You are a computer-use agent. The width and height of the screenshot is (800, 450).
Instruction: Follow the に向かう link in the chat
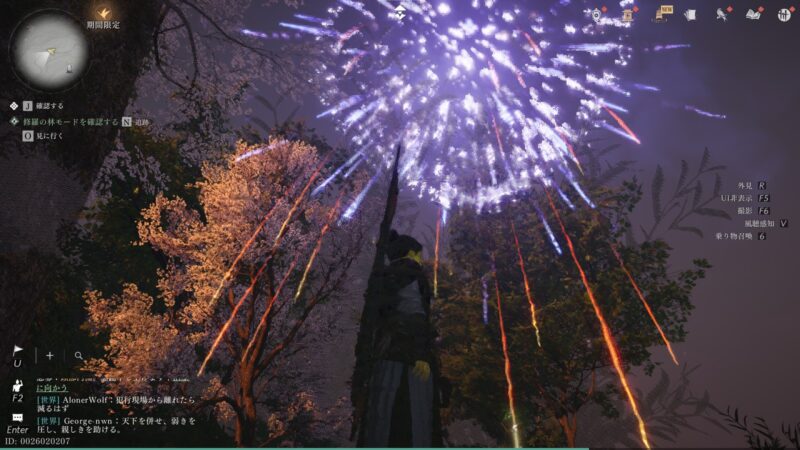point(50,390)
